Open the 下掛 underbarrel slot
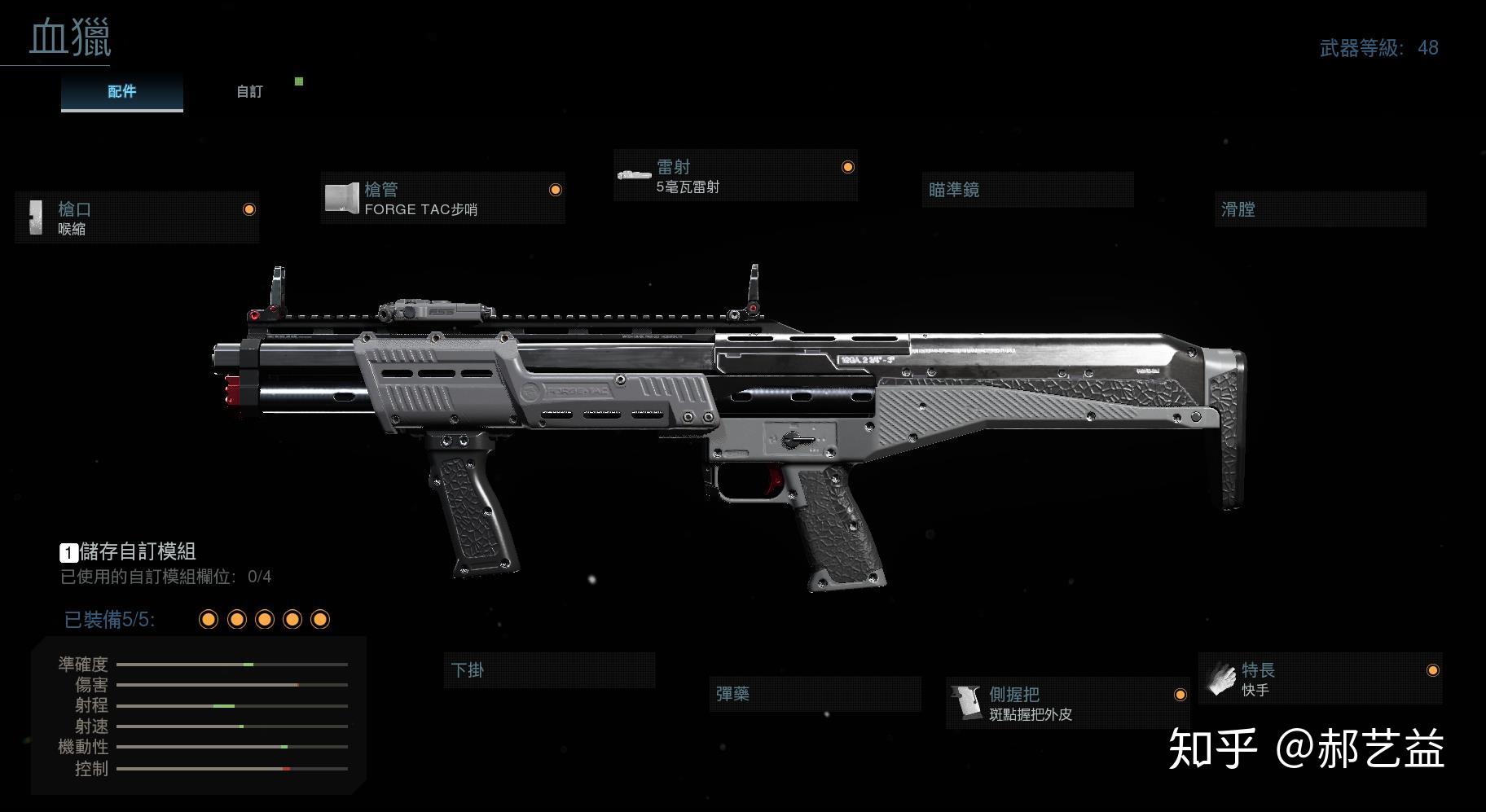Viewport: 1486px width, 812px height. [548, 670]
